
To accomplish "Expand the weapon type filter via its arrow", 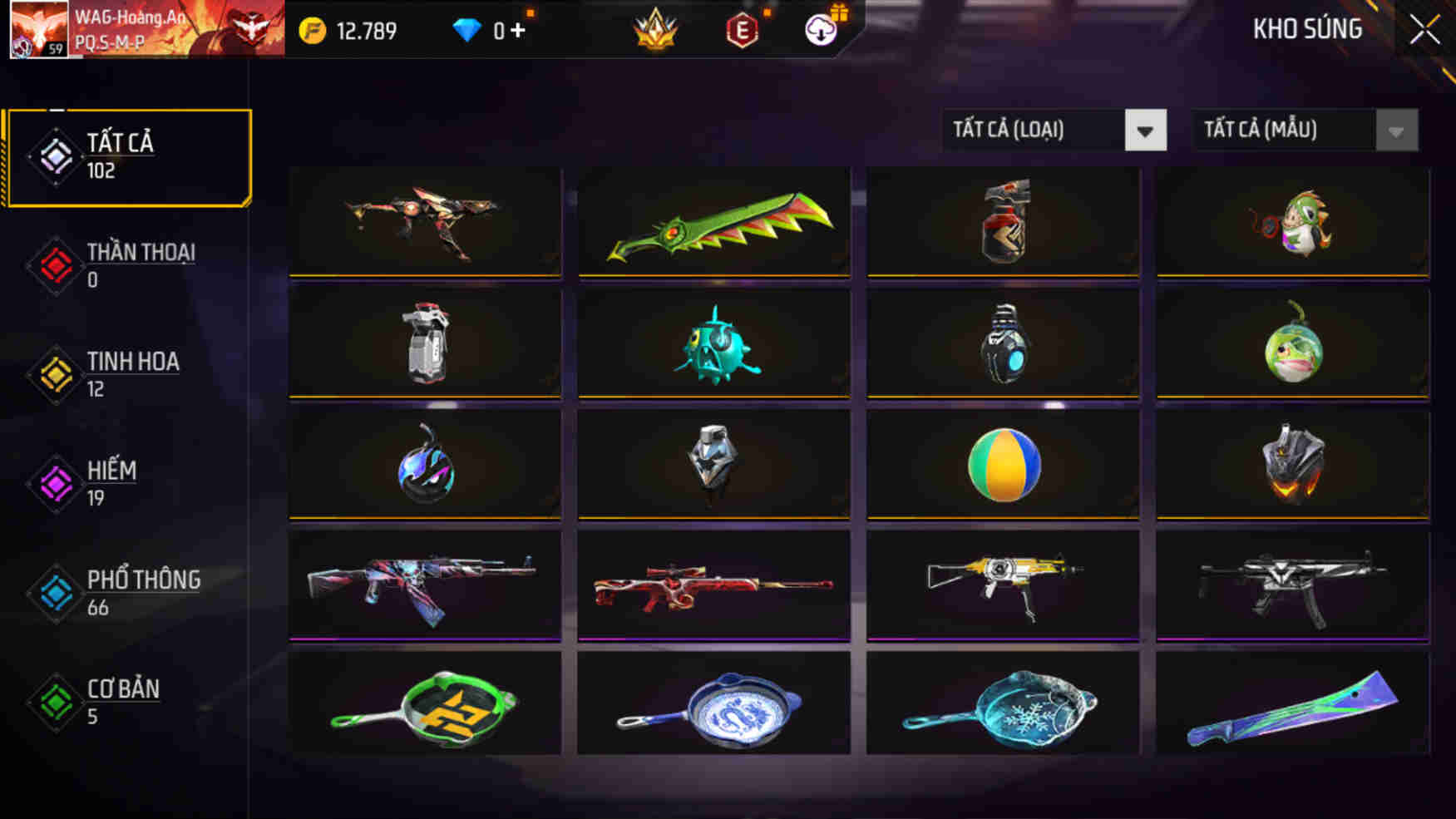I will 1147,130.
